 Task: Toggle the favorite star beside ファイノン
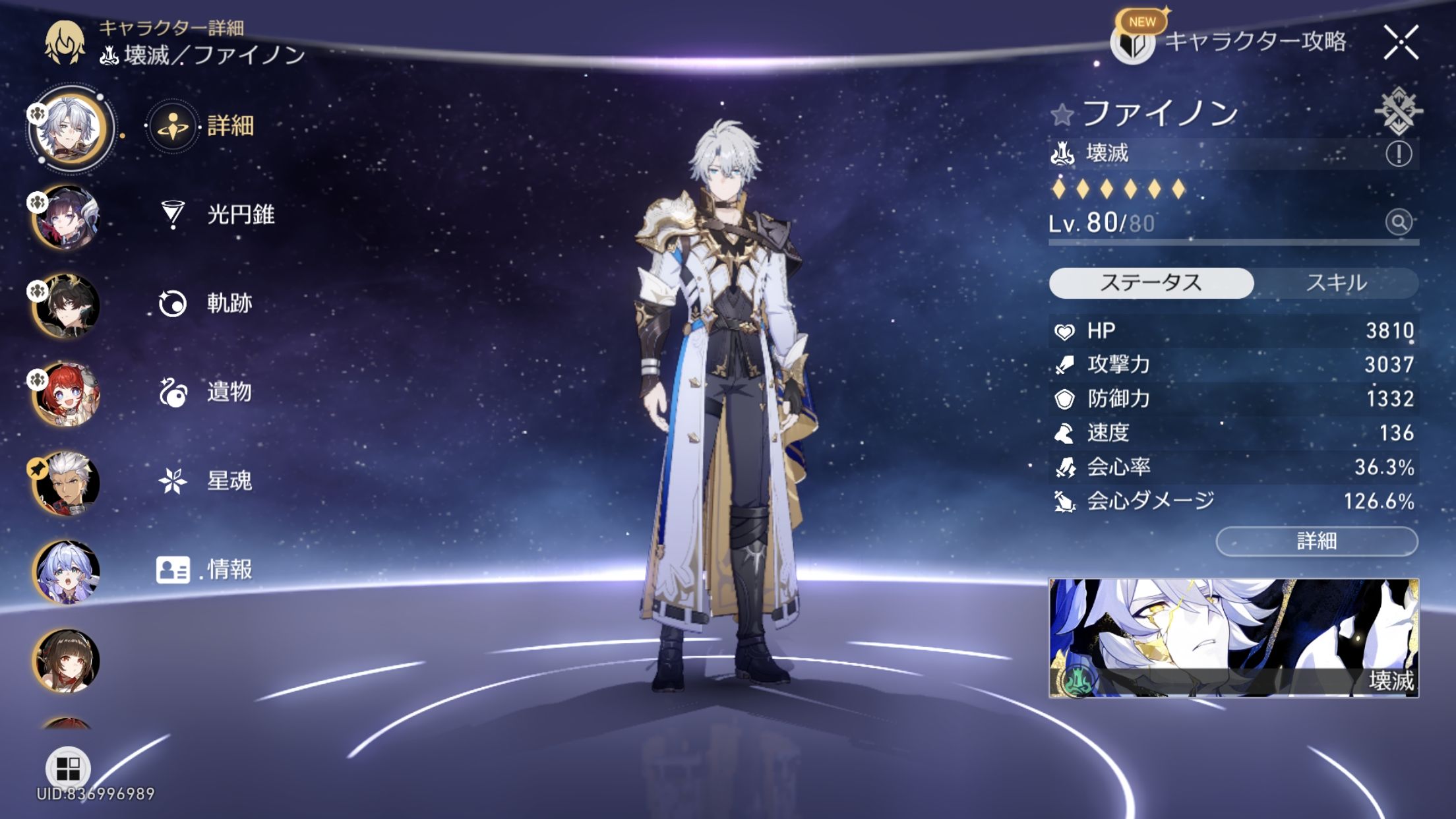[1062, 115]
